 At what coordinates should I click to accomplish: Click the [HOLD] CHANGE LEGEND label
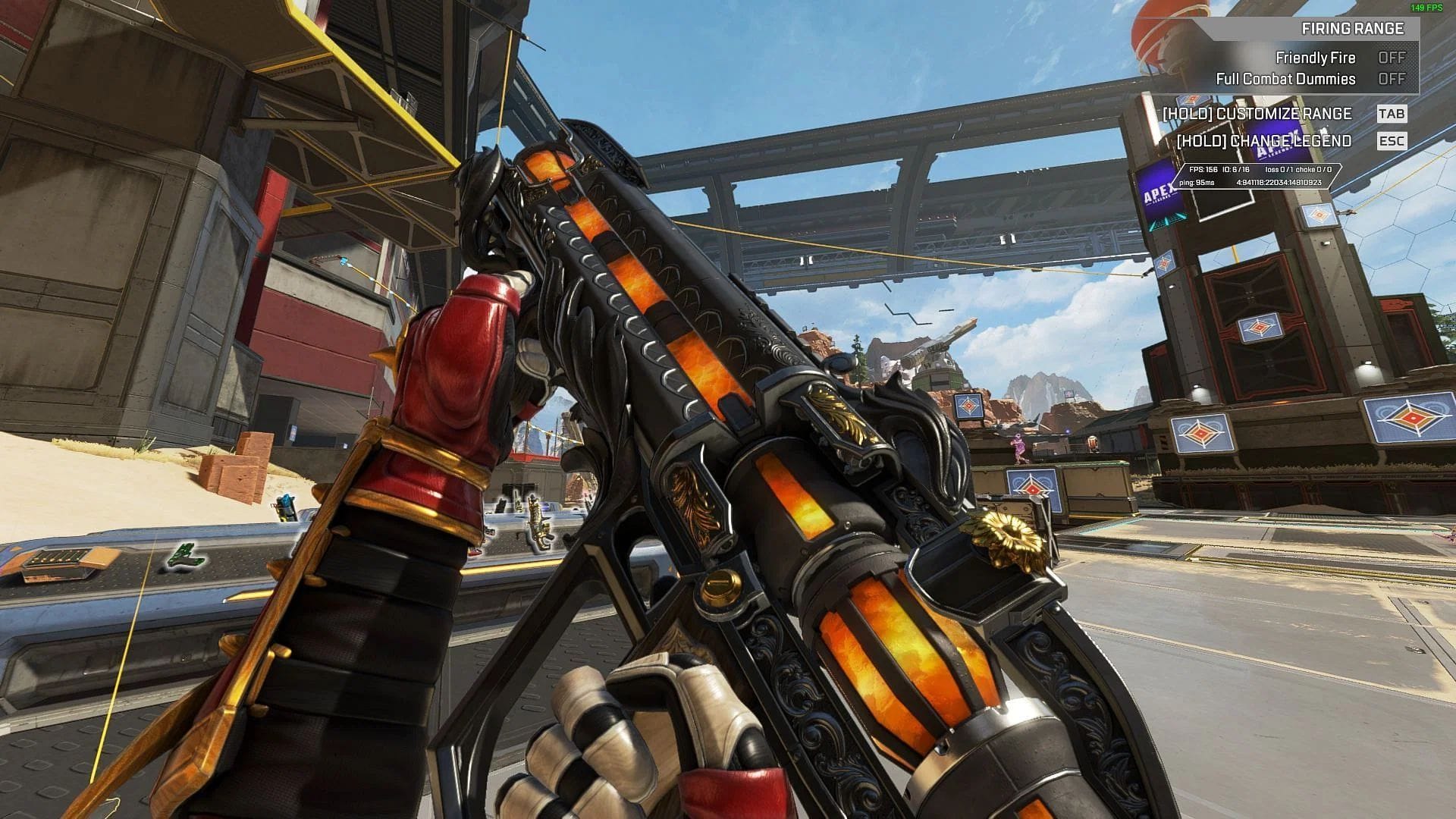[x=1266, y=141]
